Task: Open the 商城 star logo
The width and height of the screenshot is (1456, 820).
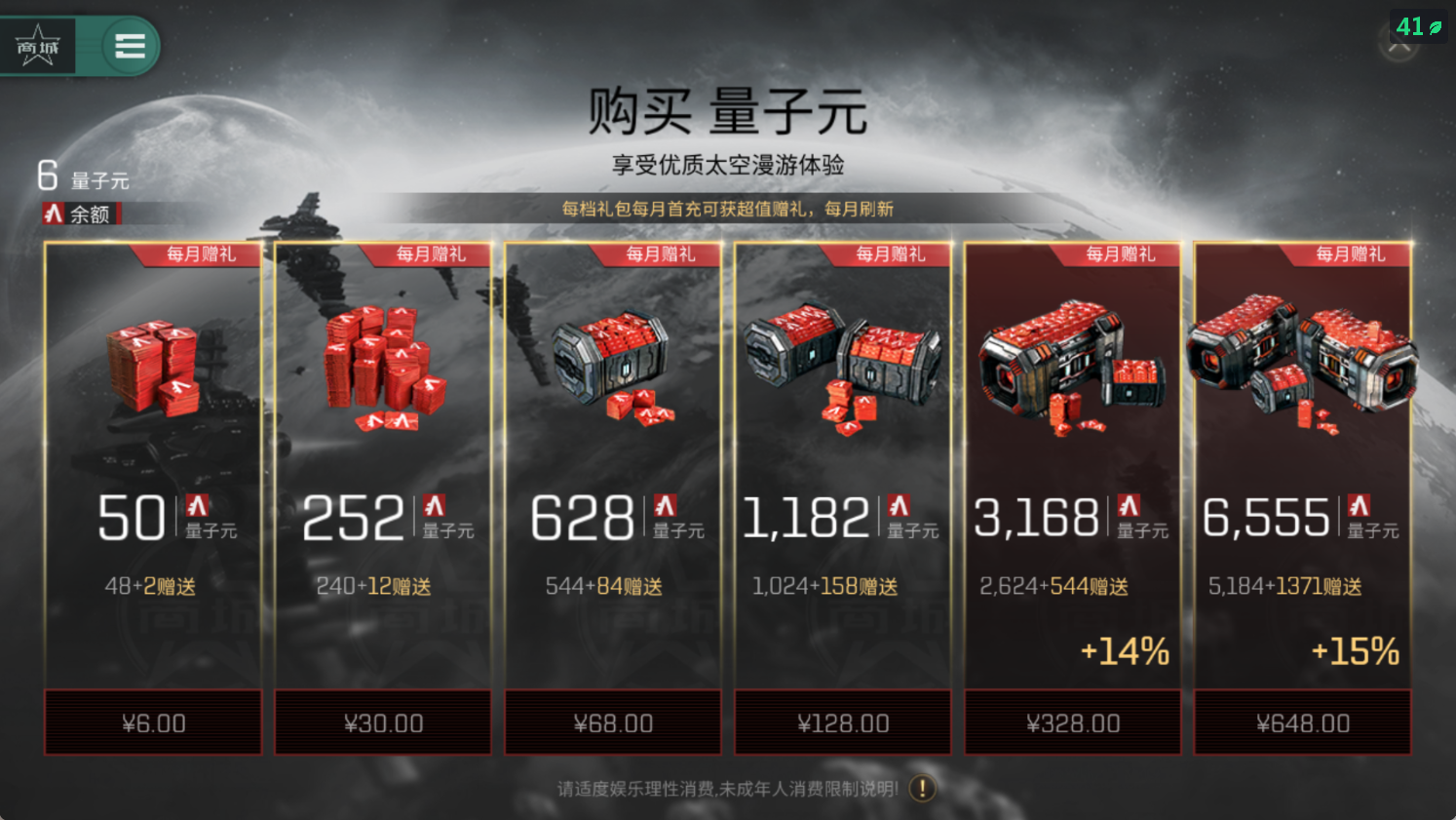Action: coord(37,45)
